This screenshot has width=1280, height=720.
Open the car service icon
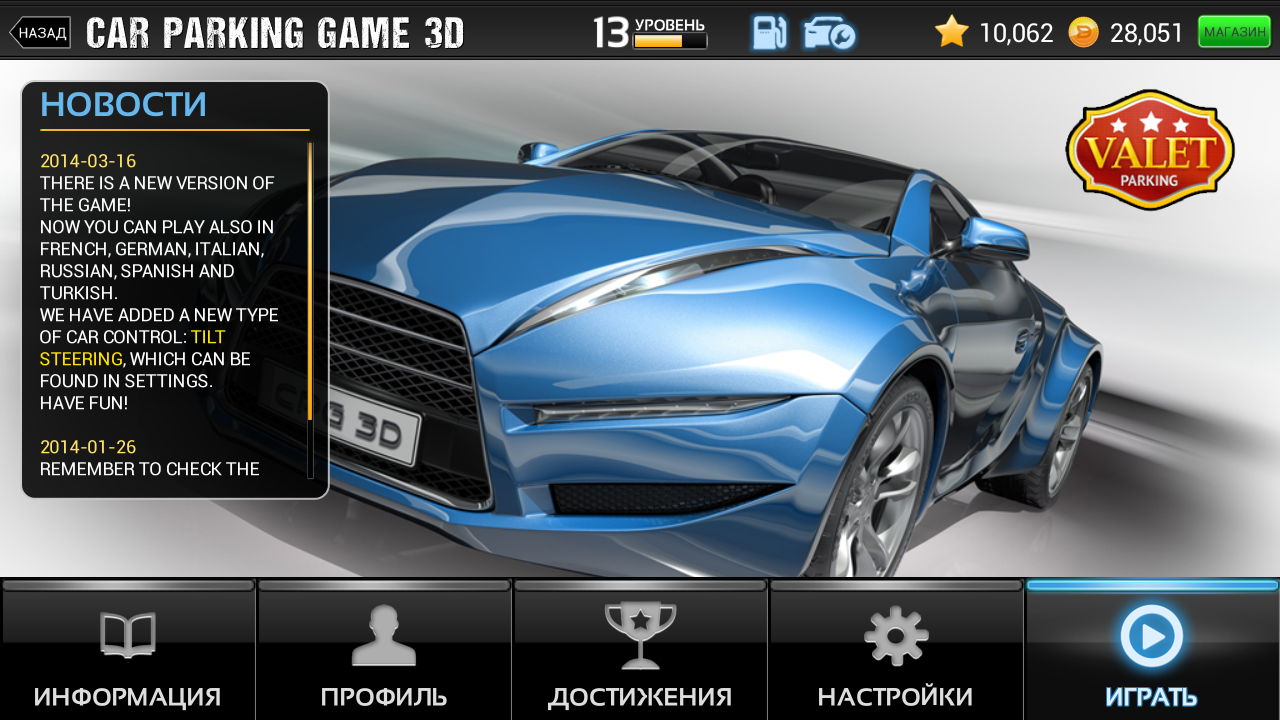pos(829,33)
